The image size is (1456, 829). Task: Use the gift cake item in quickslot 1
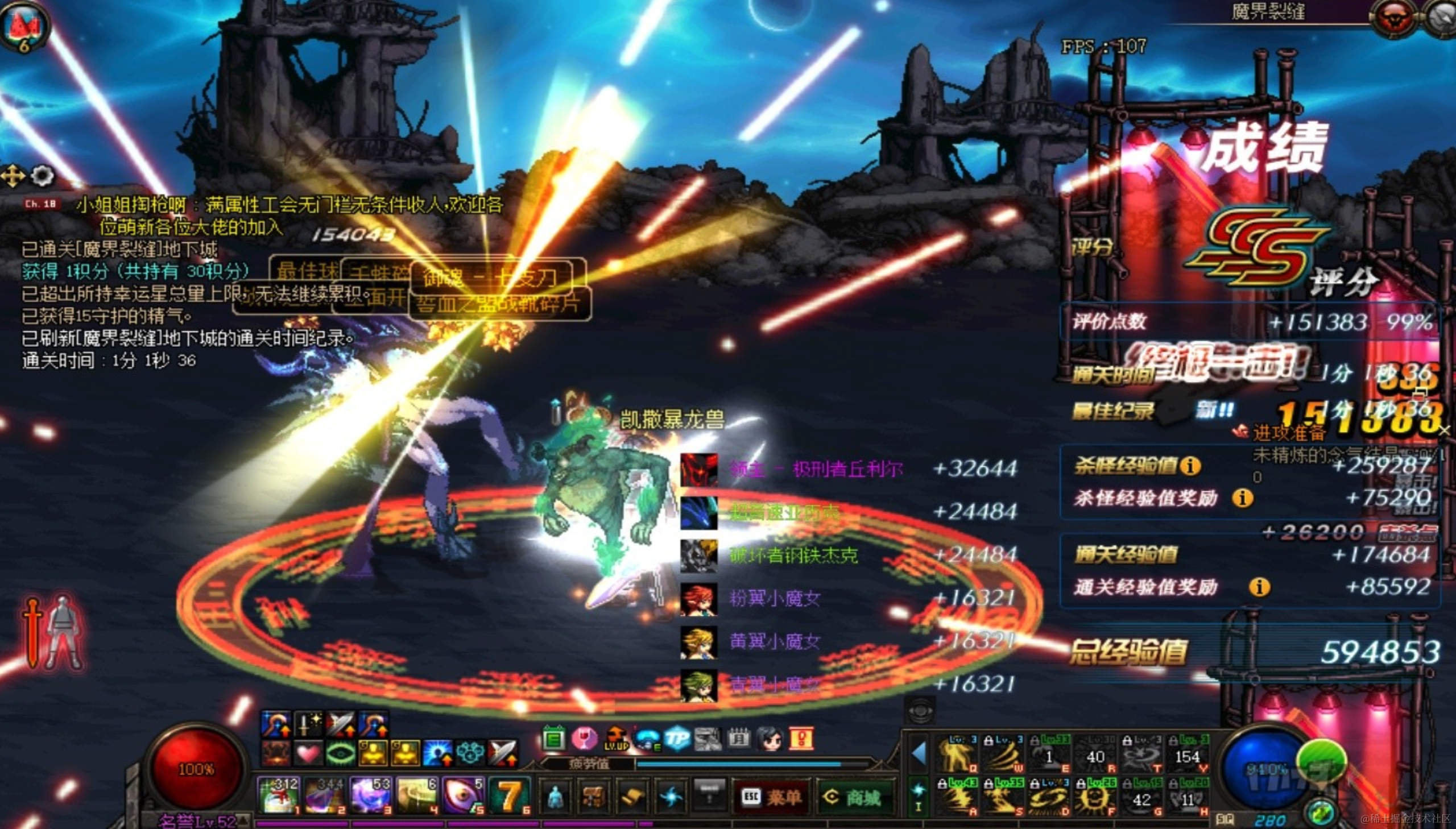278,795
